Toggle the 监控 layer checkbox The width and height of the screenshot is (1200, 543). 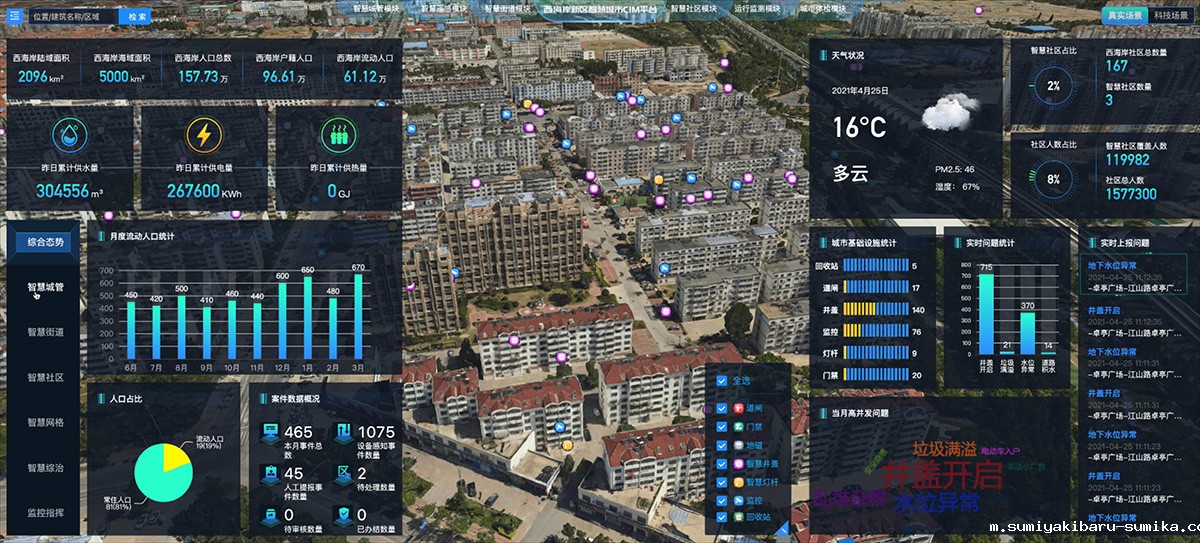pos(723,499)
